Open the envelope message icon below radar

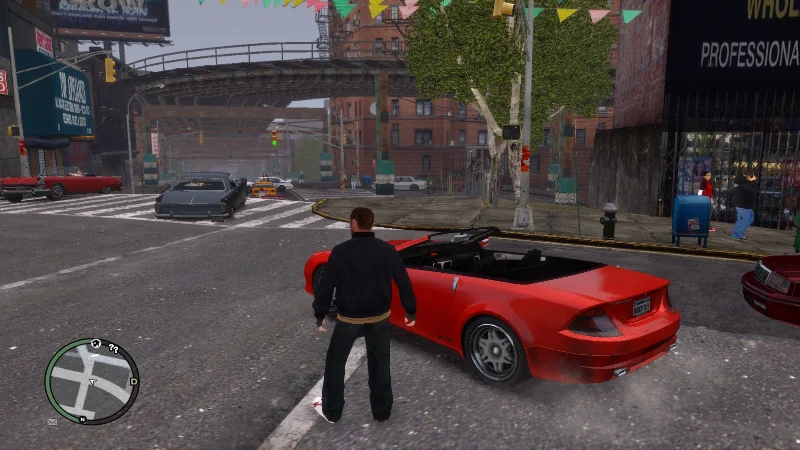[x=52, y=422]
